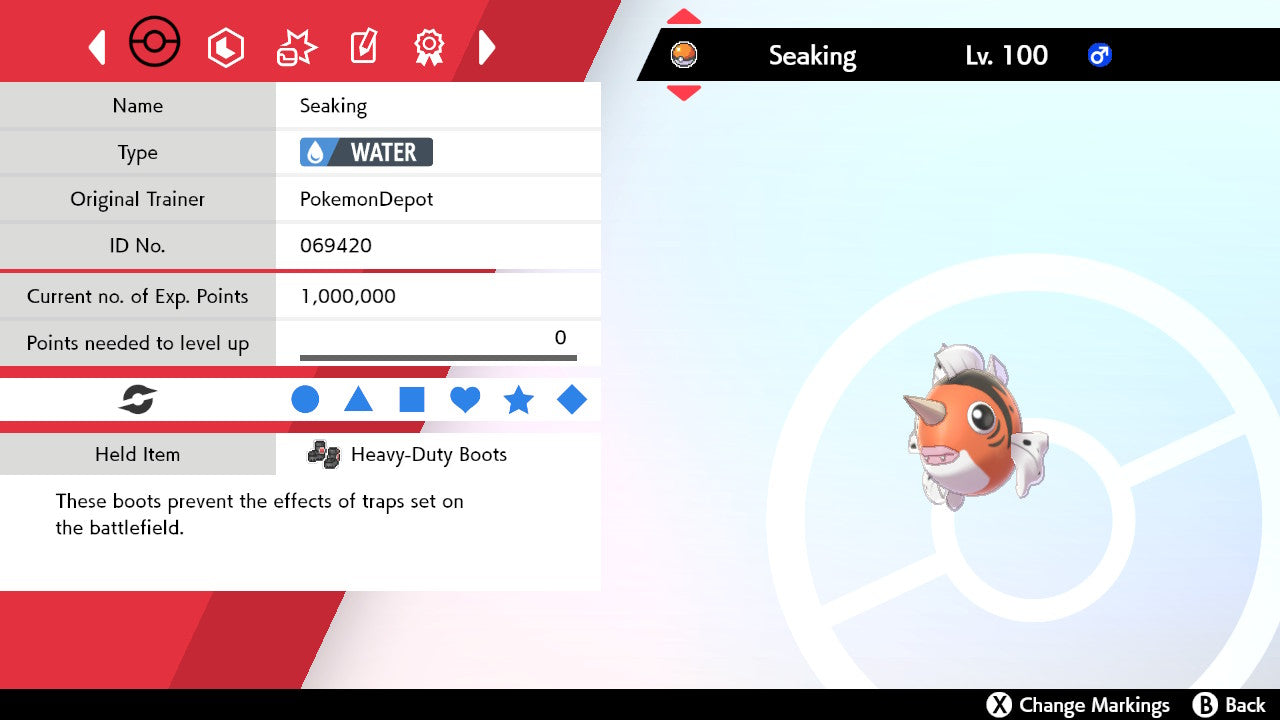
Task: Go to previous Pokémon with red up arrow
Action: click(x=684, y=17)
